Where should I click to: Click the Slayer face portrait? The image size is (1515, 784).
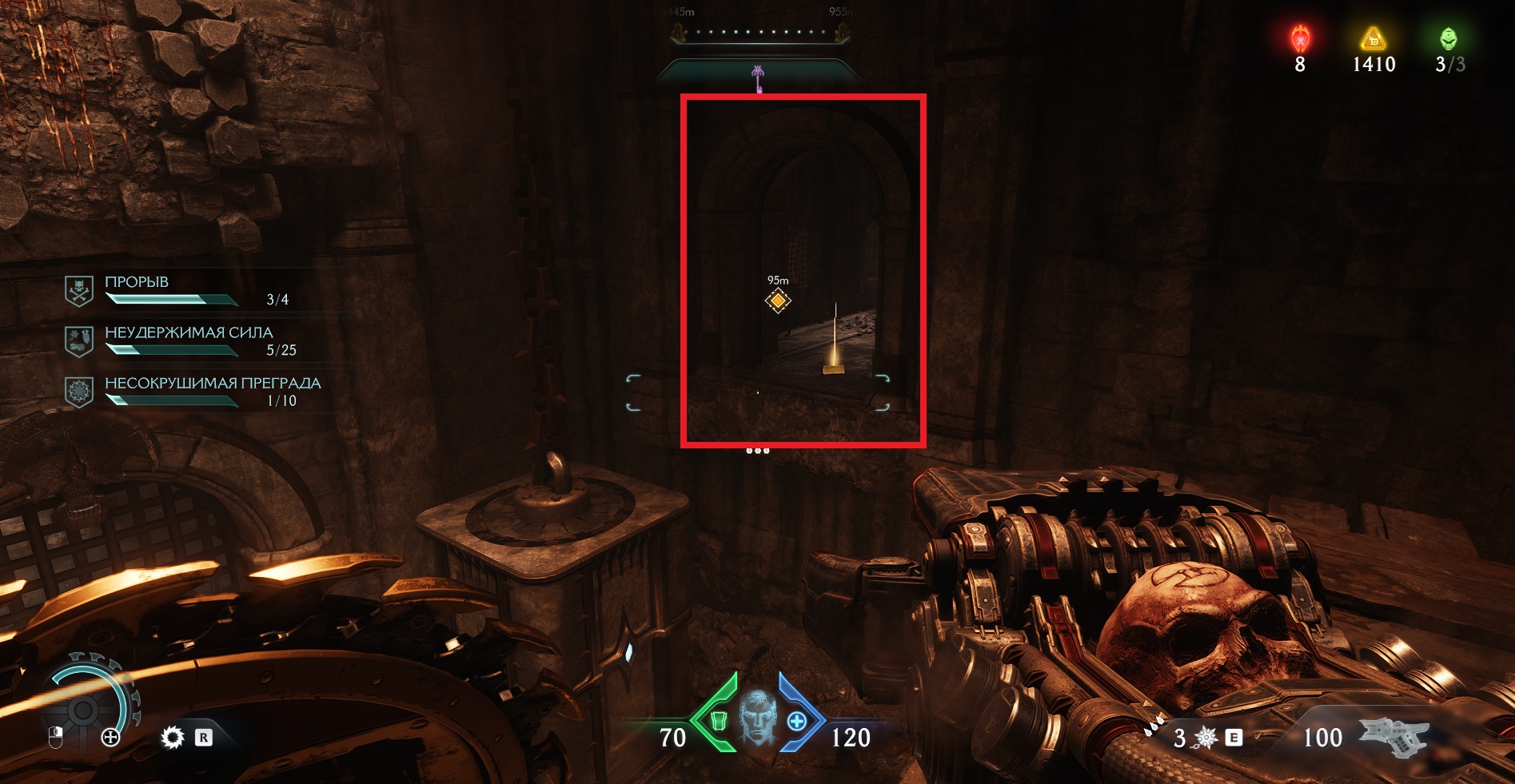tap(757, 718)
